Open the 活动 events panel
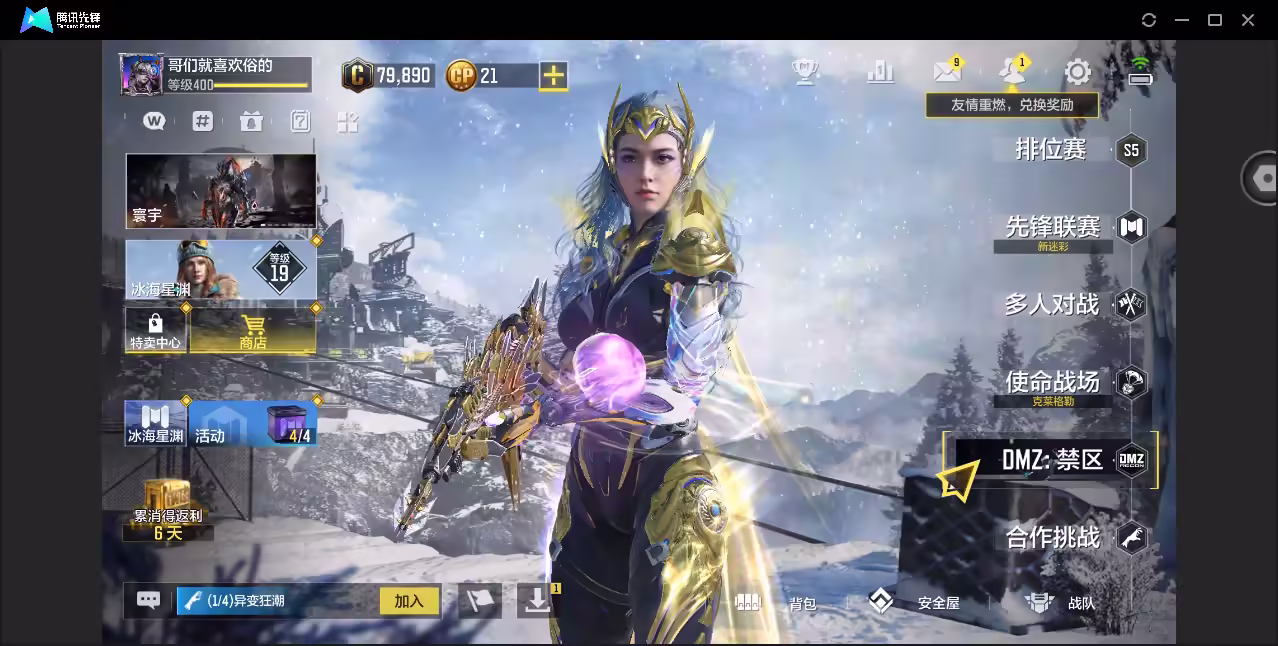1278x646 pixels. tap(226, 423)
